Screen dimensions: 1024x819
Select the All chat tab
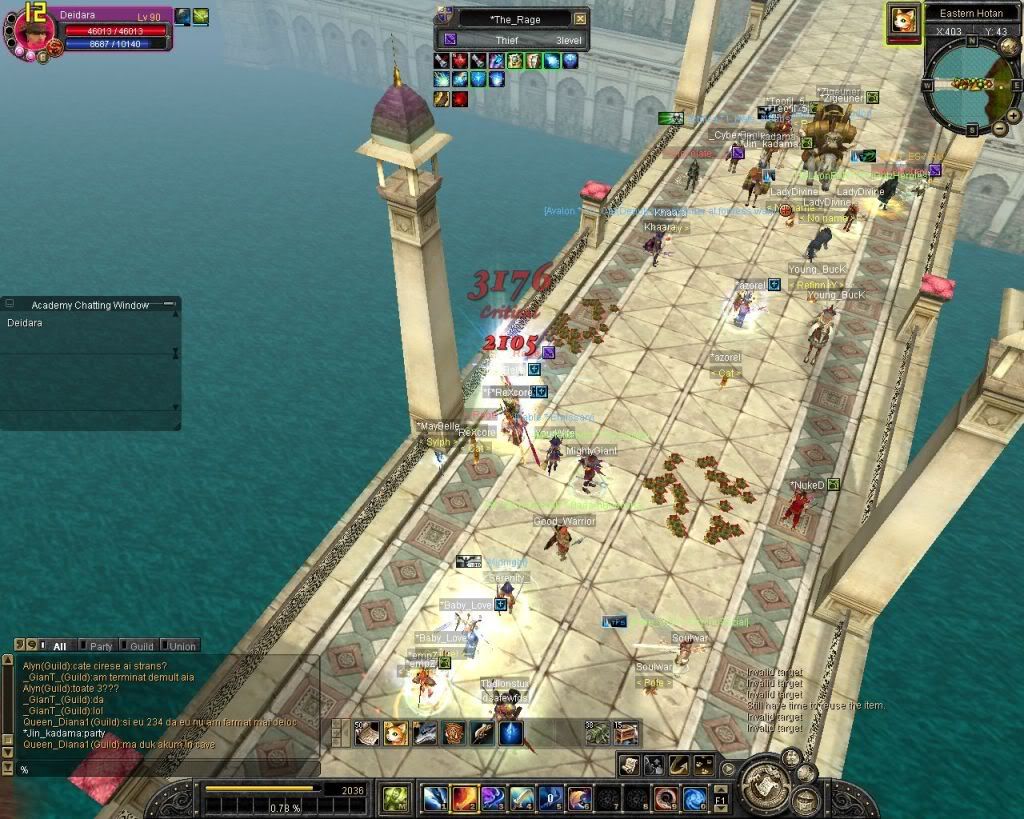(58, 646)
